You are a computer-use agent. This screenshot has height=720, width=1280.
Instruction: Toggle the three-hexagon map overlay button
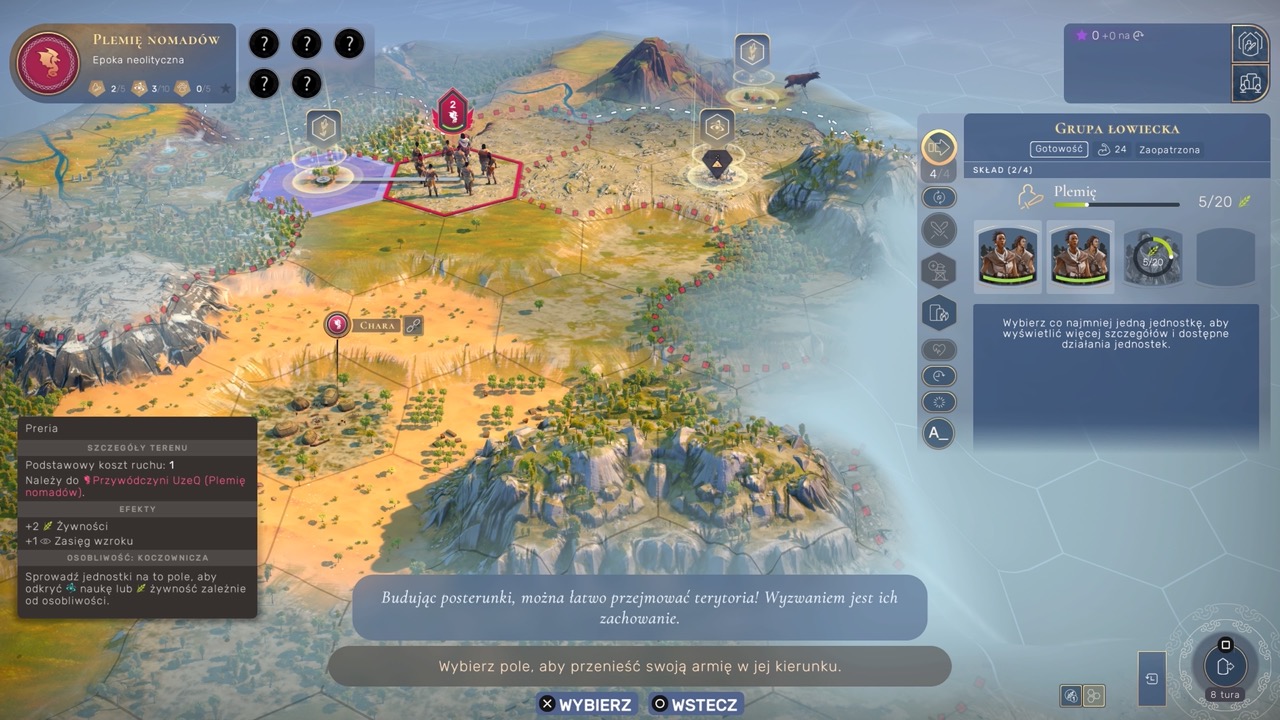click(1094, 695)
